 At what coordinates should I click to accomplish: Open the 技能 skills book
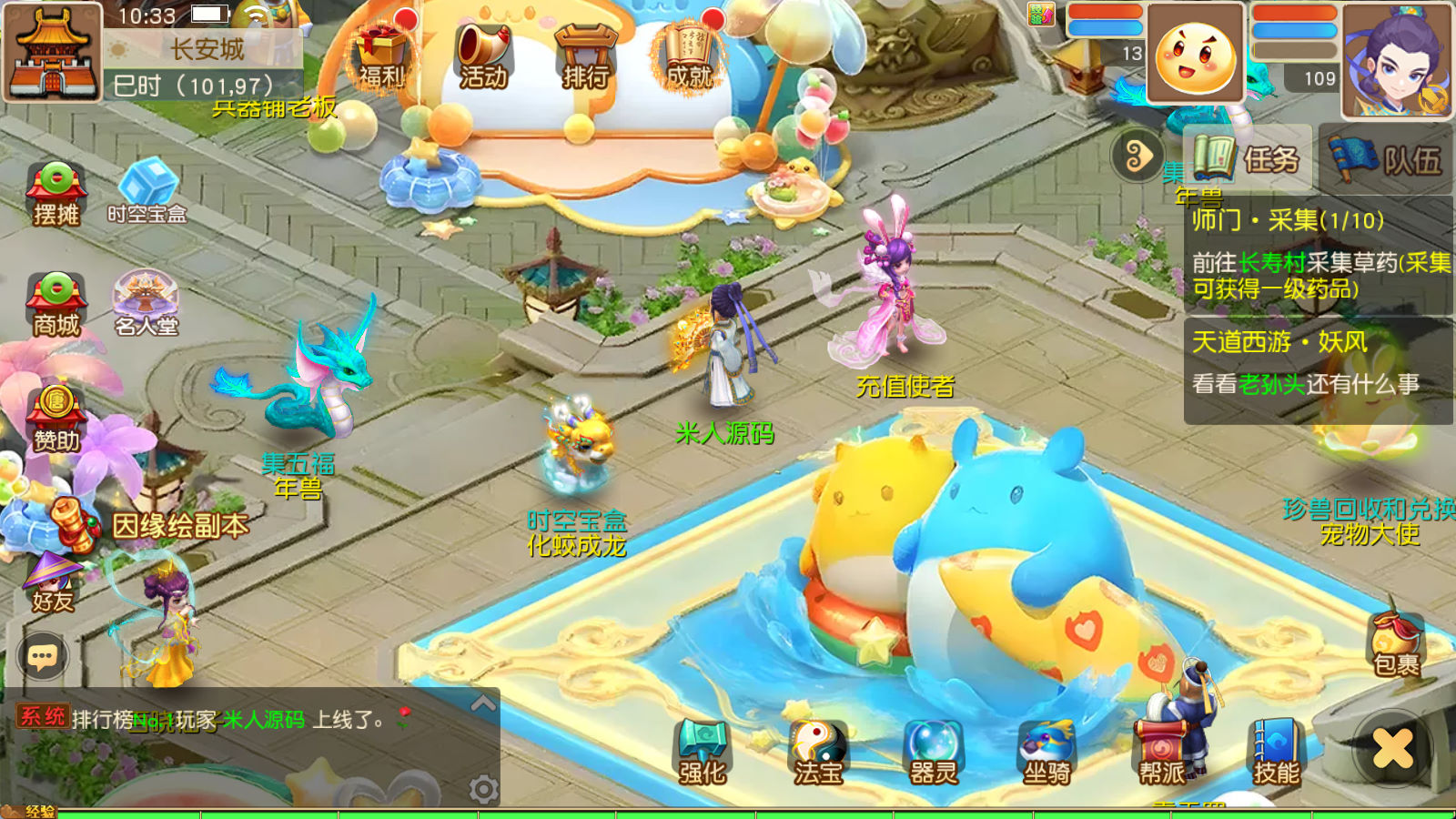coord(1277,752)
